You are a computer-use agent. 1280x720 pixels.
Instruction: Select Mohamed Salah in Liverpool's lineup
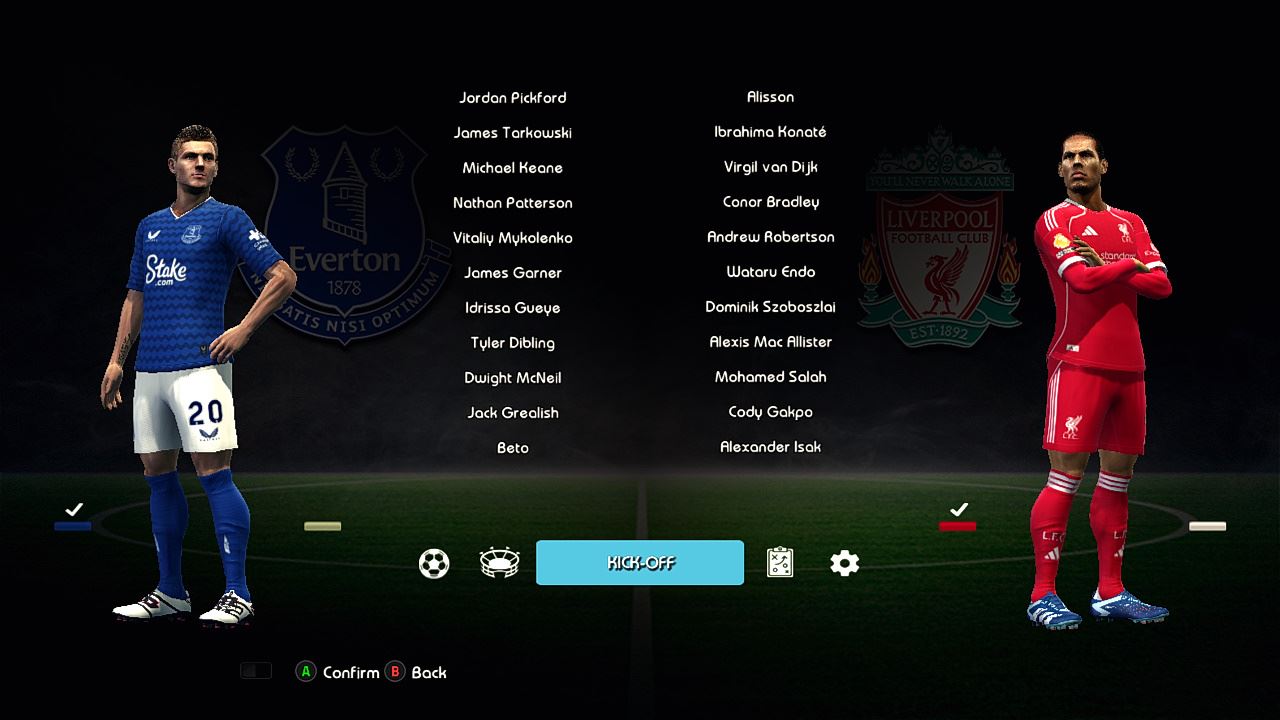[x=770, y=377]
